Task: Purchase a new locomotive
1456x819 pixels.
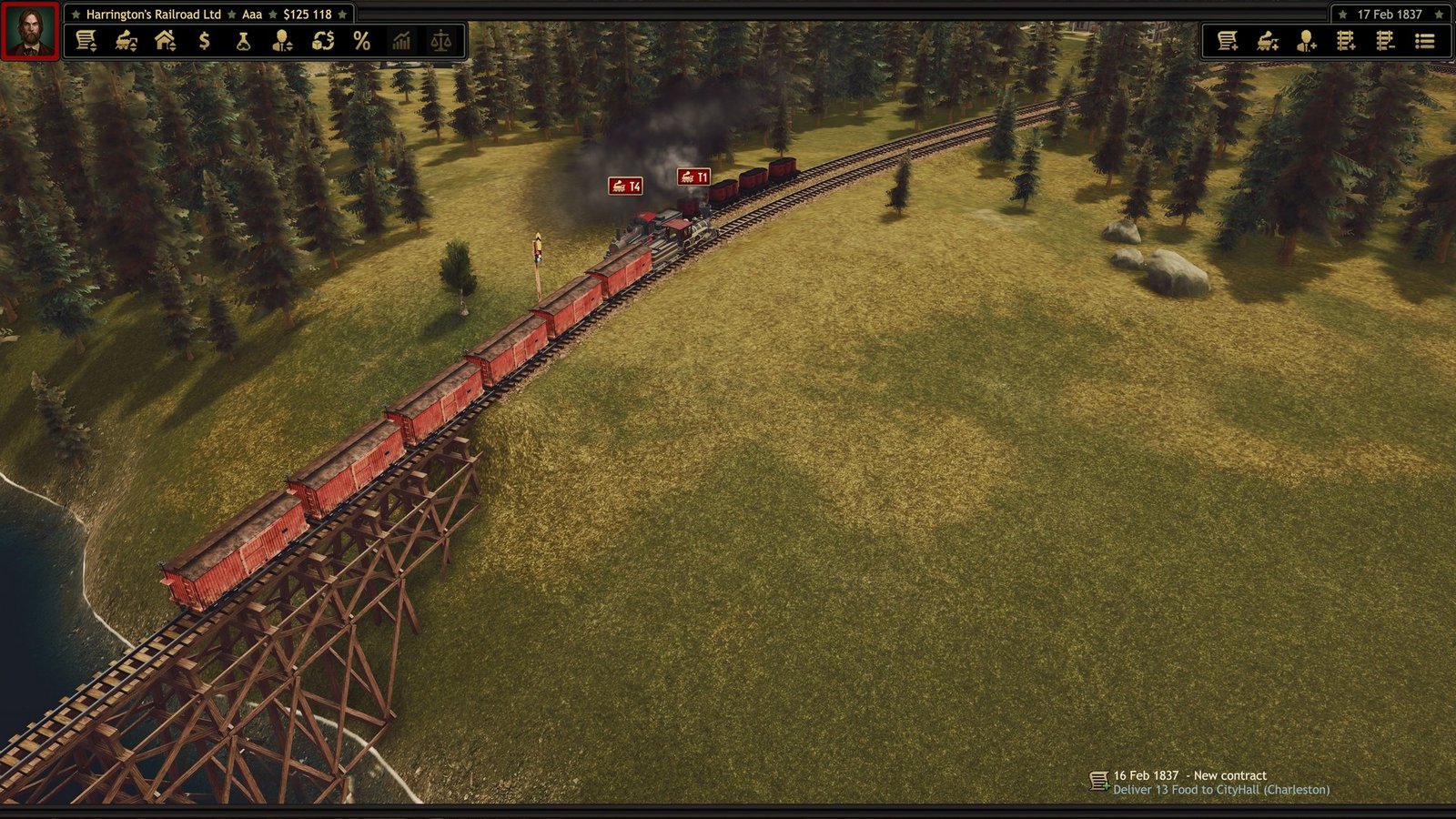Action: (x=1267, y=41)
